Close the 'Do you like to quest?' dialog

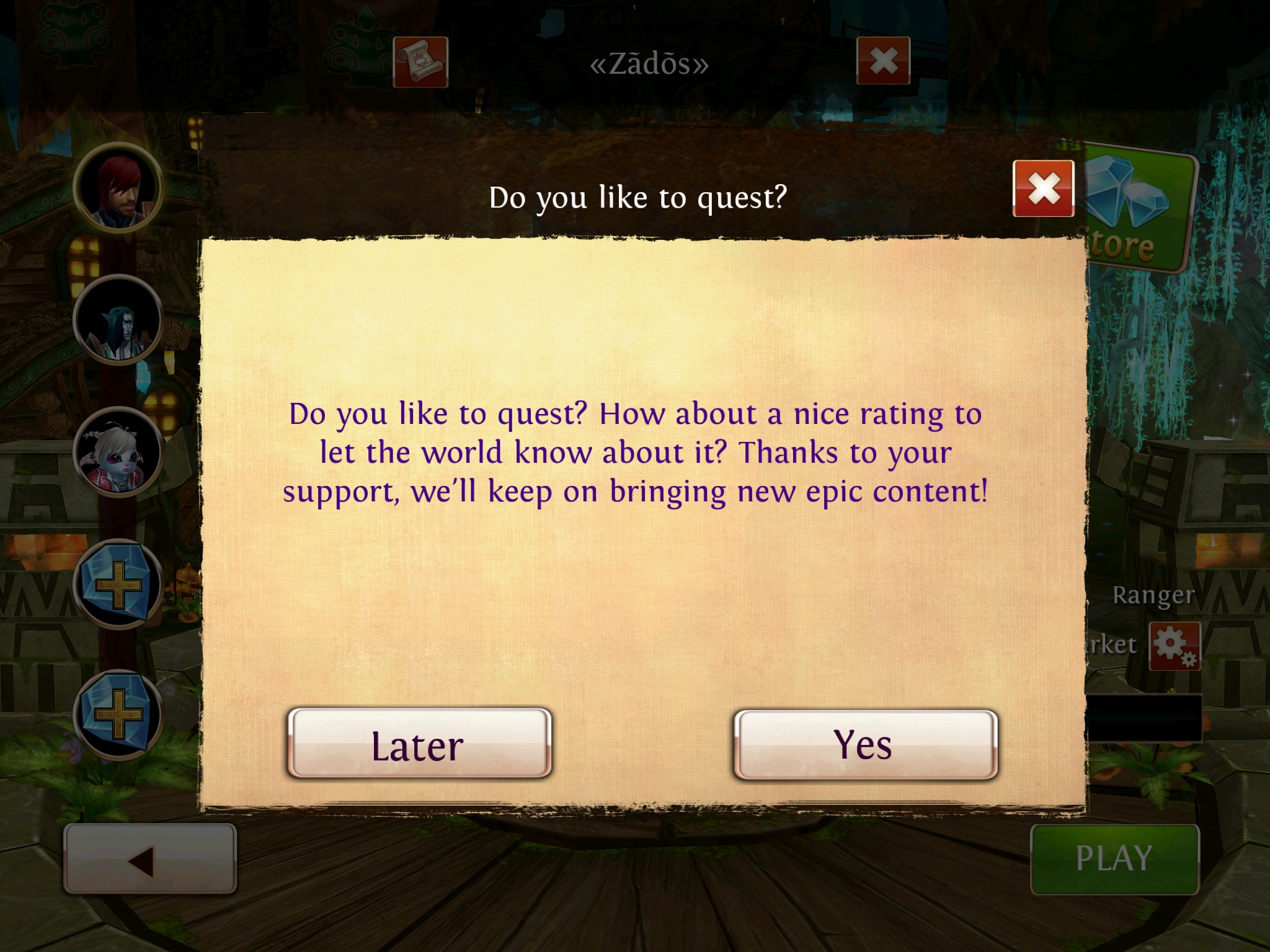tap(1043, 188)
